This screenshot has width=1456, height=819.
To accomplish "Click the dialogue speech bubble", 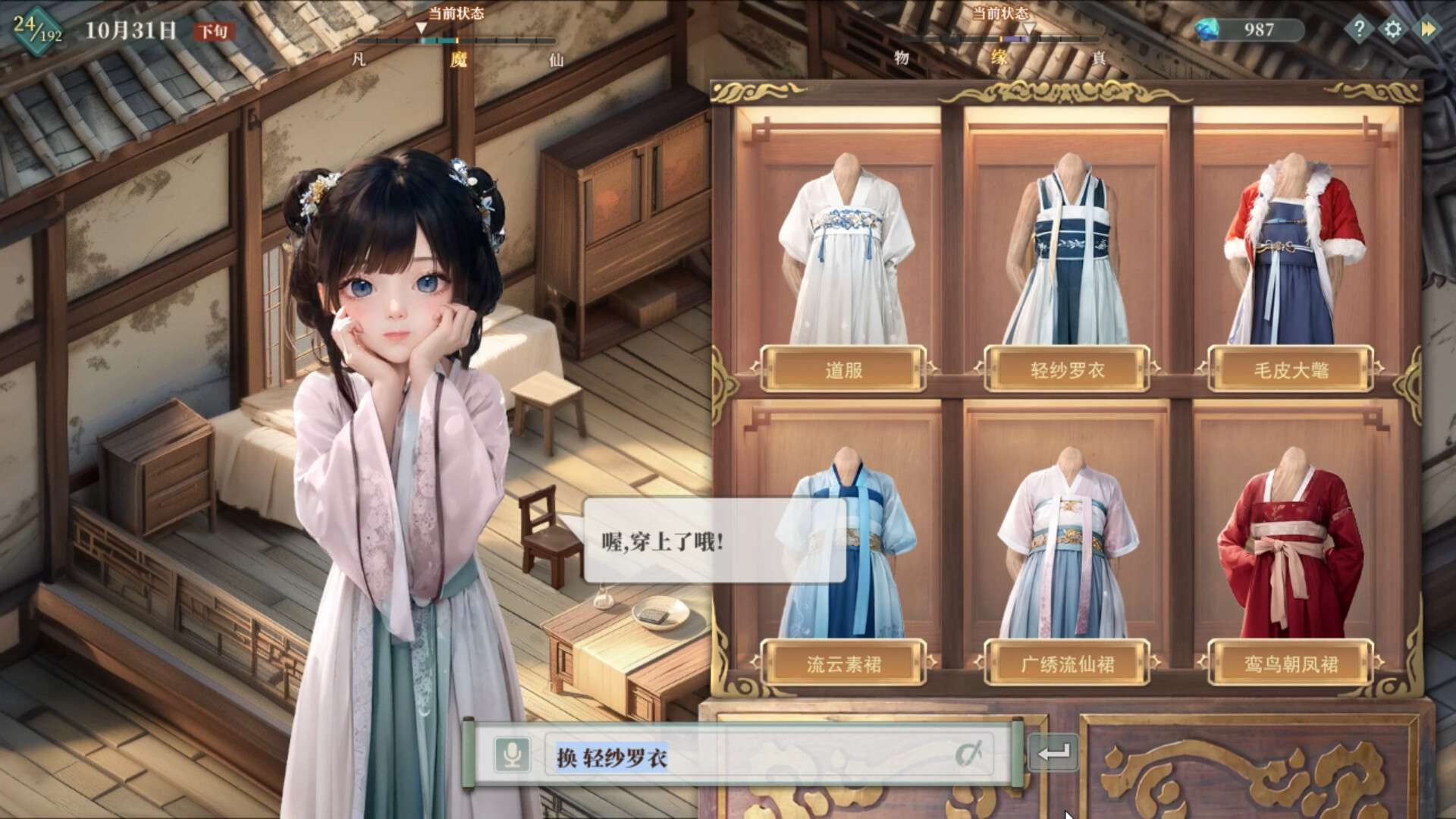I will (713, 541).
